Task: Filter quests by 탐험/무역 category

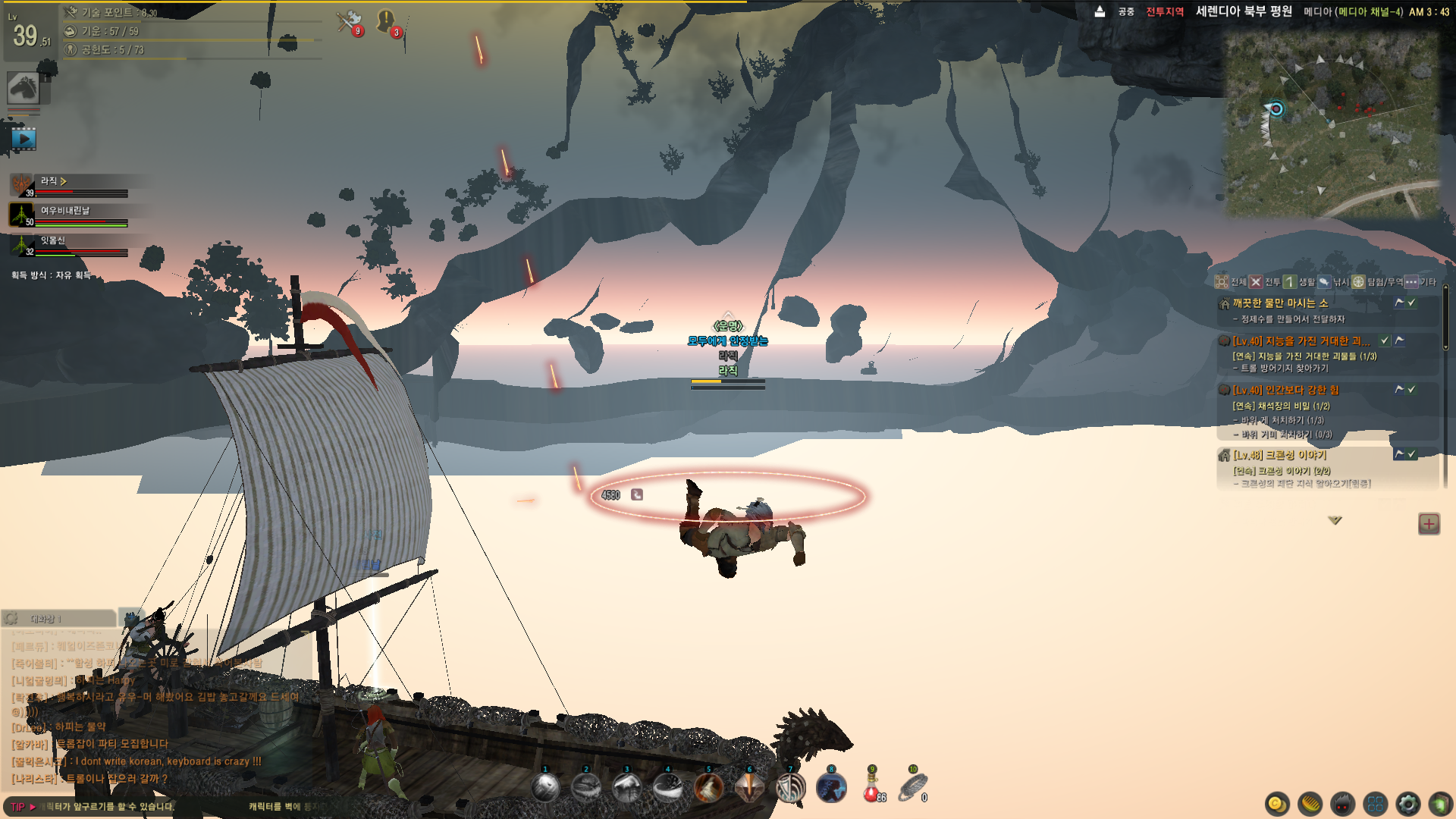Action: (1378, 282)
